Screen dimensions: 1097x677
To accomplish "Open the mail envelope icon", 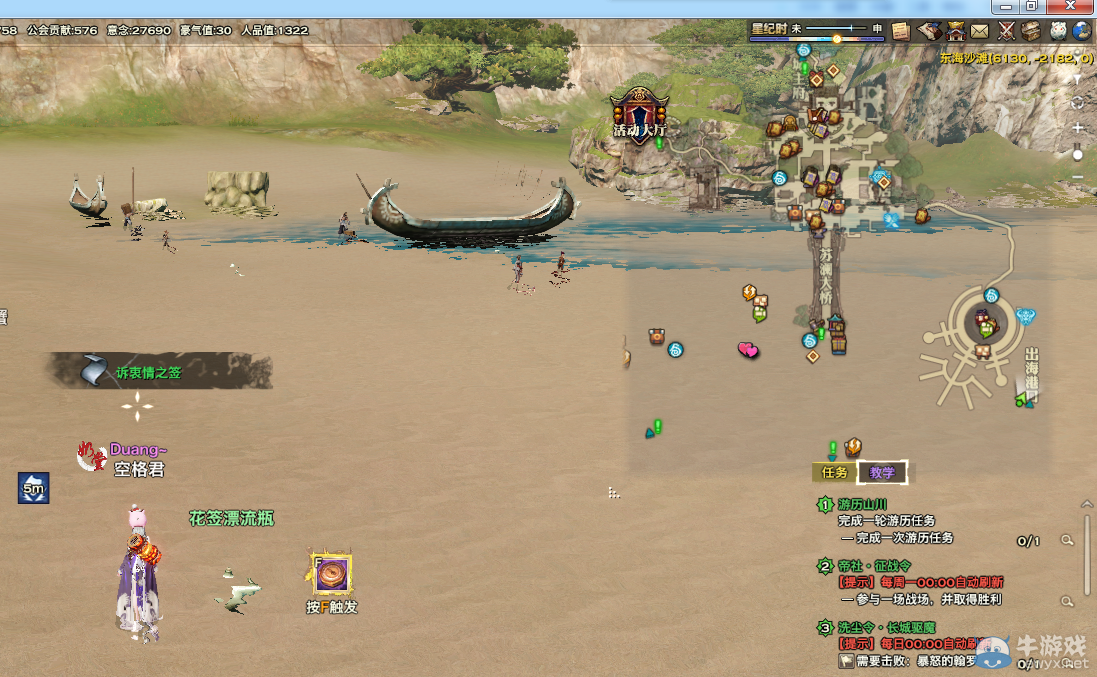I will [x=980, y=31].
